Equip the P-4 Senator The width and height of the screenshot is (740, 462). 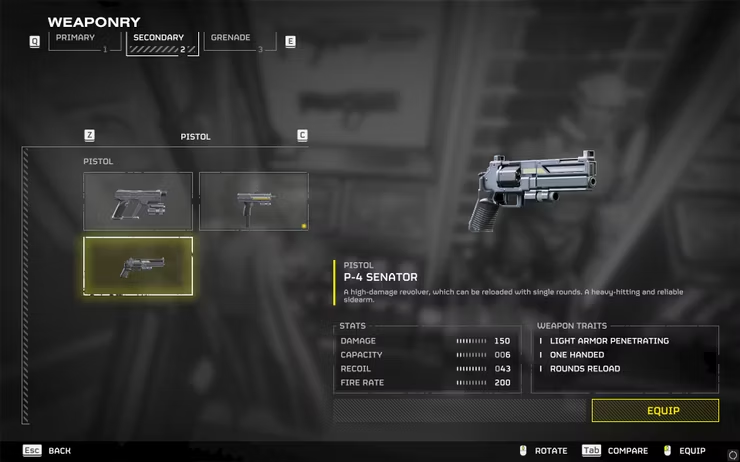(655, 410)
